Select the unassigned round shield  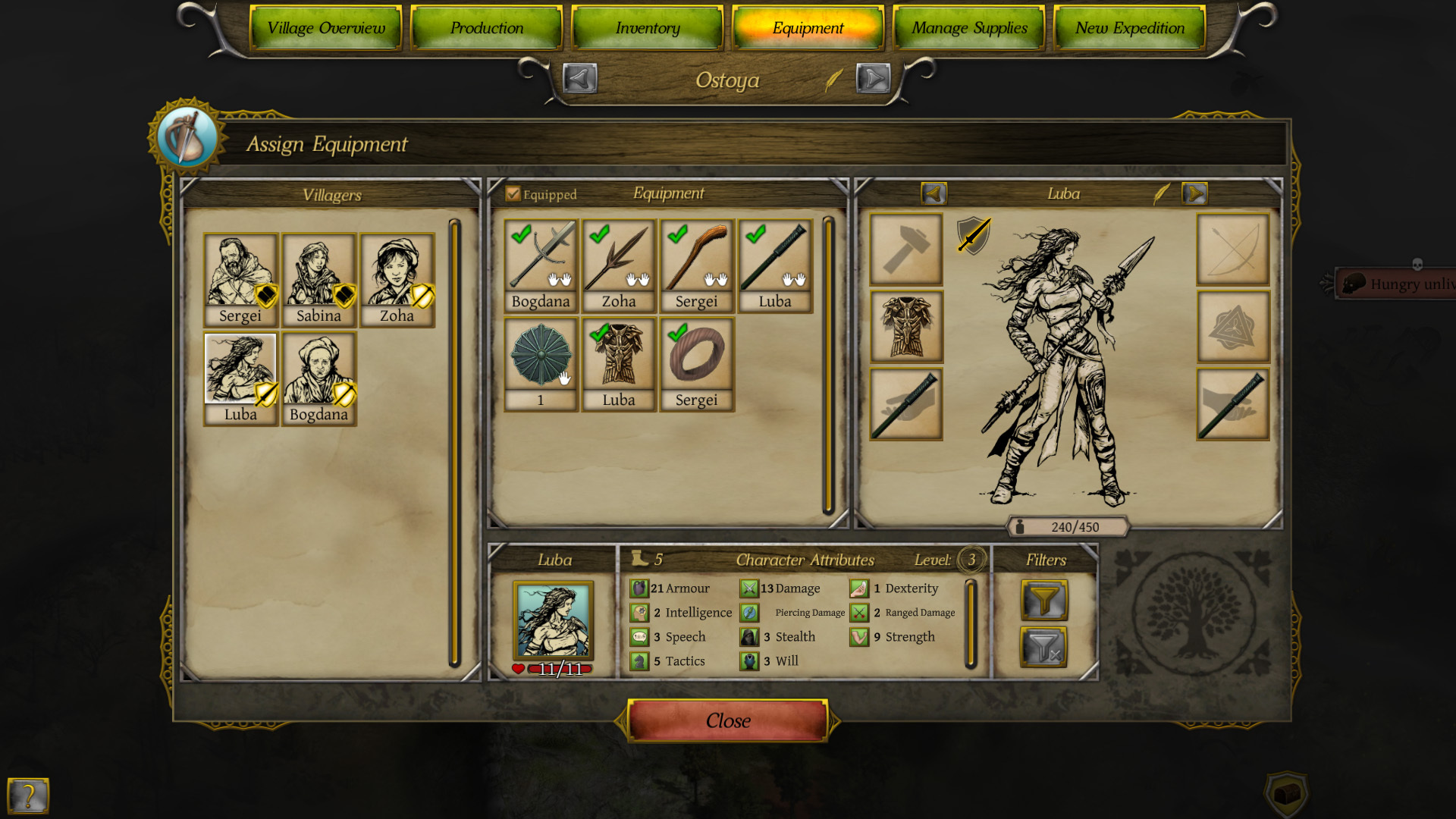click(541, 356)
